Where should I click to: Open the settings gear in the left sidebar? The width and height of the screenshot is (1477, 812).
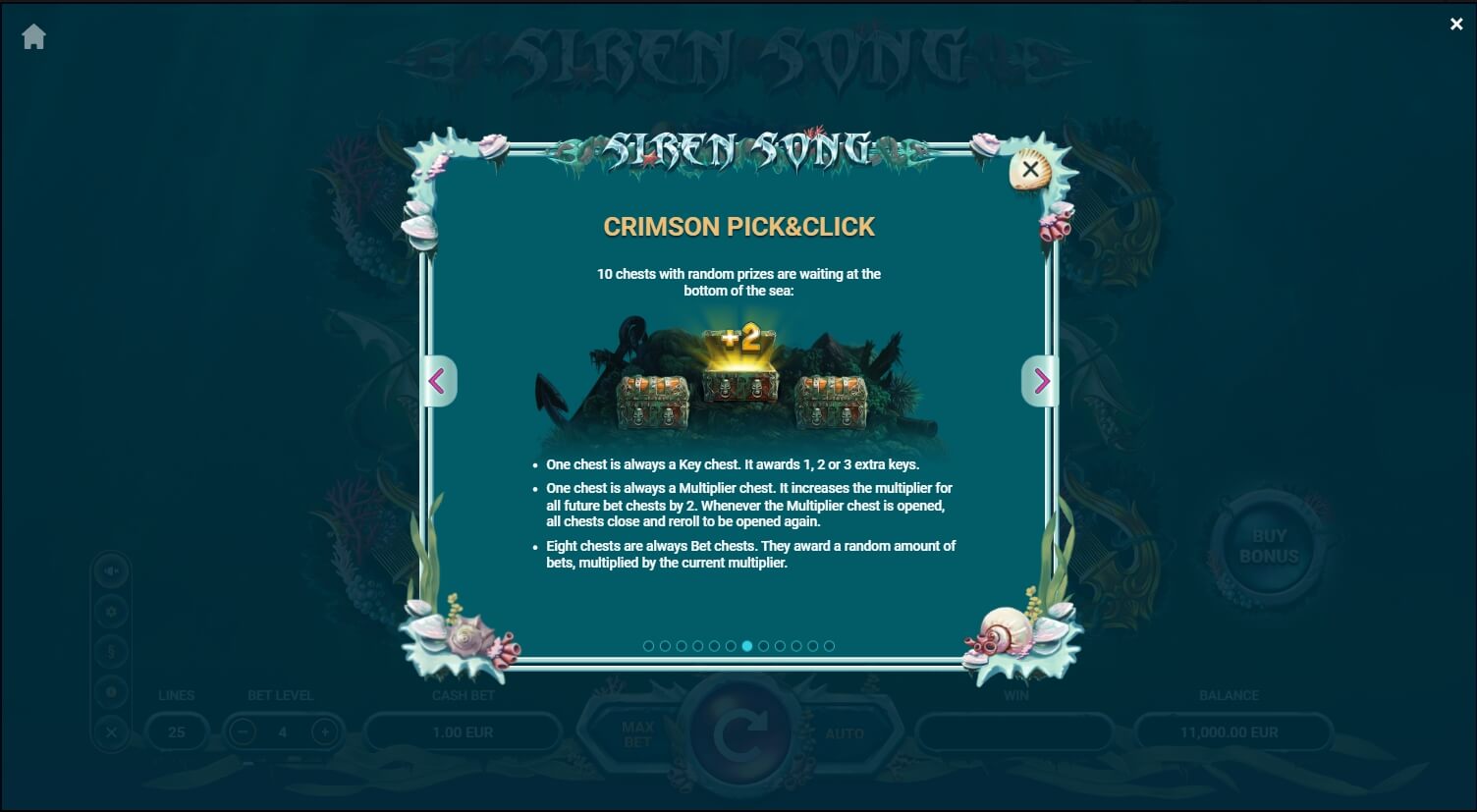click(x=111, y=611)
